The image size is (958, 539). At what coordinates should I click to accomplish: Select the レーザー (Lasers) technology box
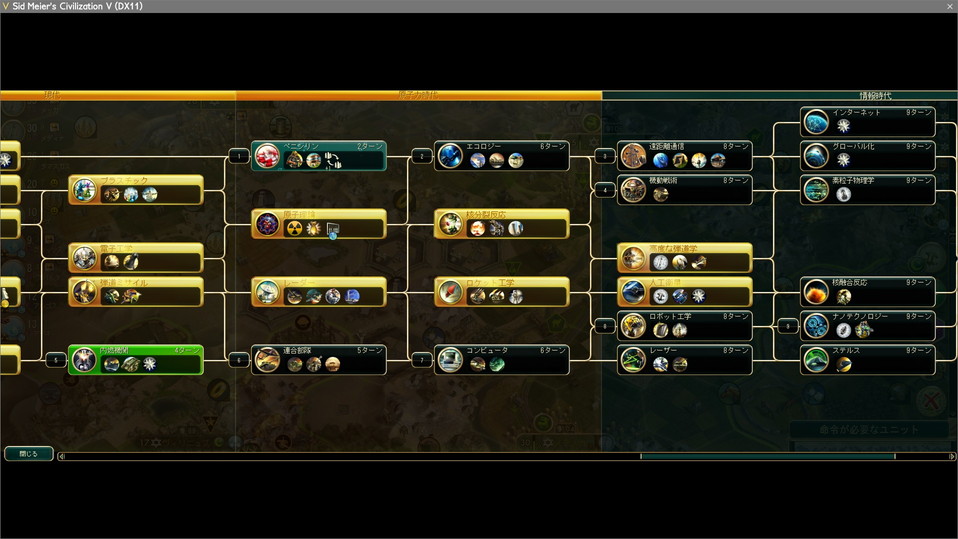[x=685, y=359]
